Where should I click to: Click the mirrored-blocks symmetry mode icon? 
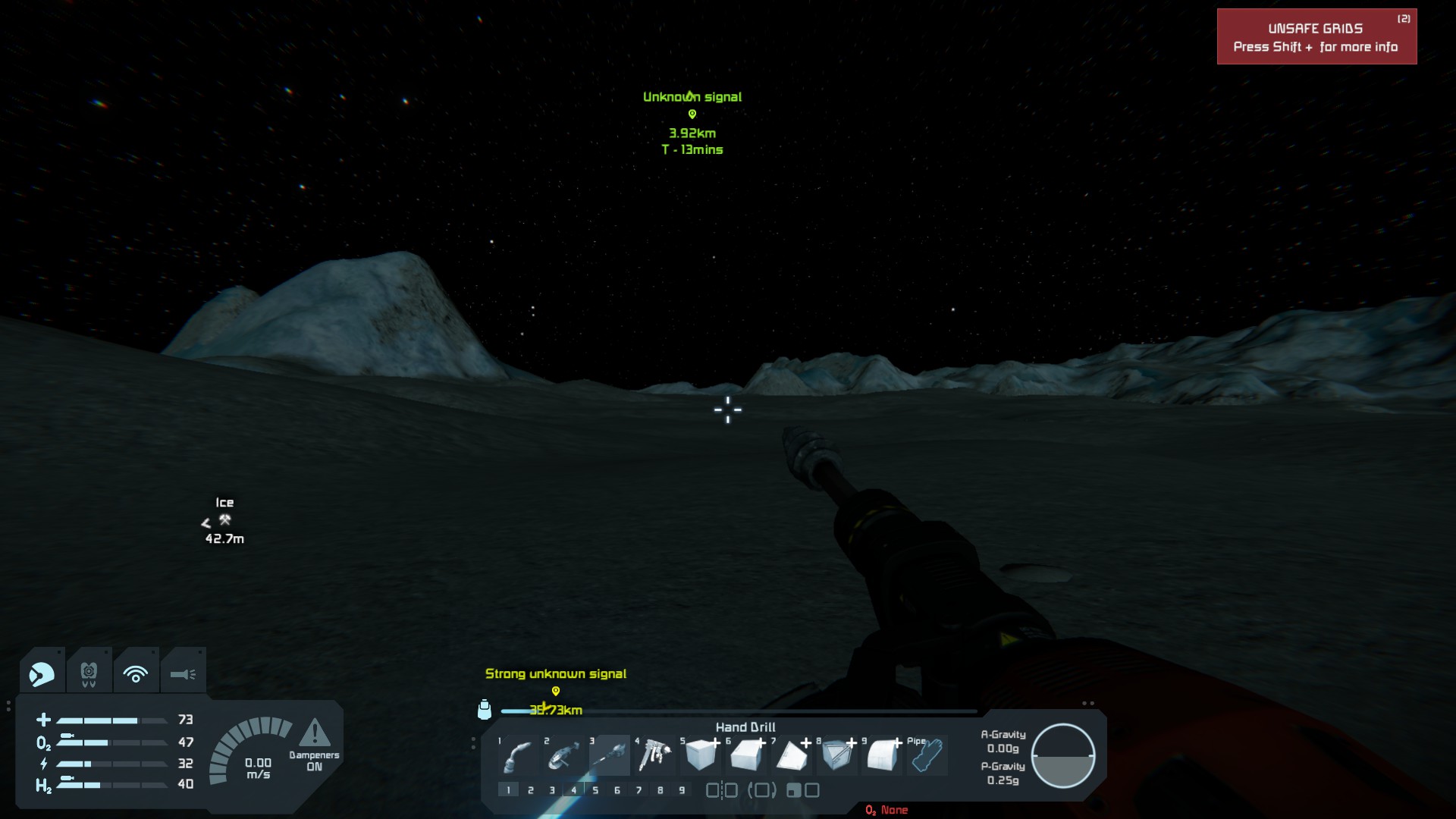click(721, 790)
